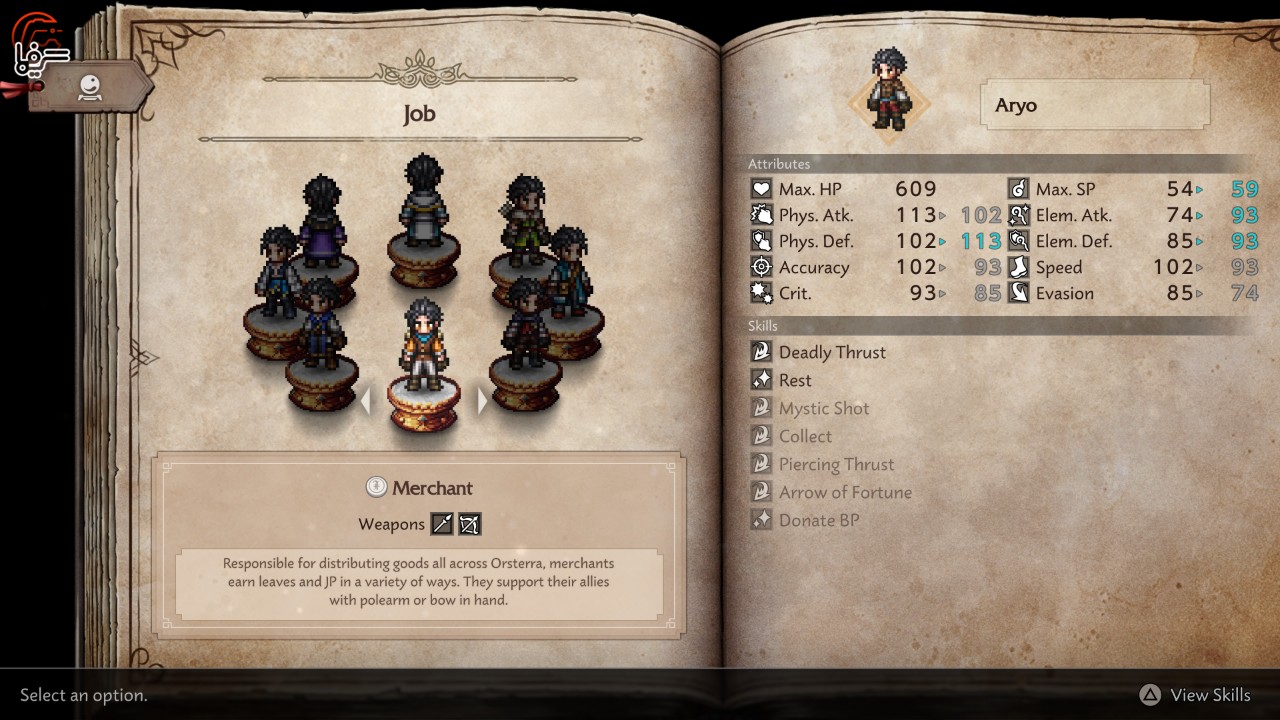Click the Mystic Shot skill icon
The height and width of the screenshot is (720, 1280).
(761, 407)
